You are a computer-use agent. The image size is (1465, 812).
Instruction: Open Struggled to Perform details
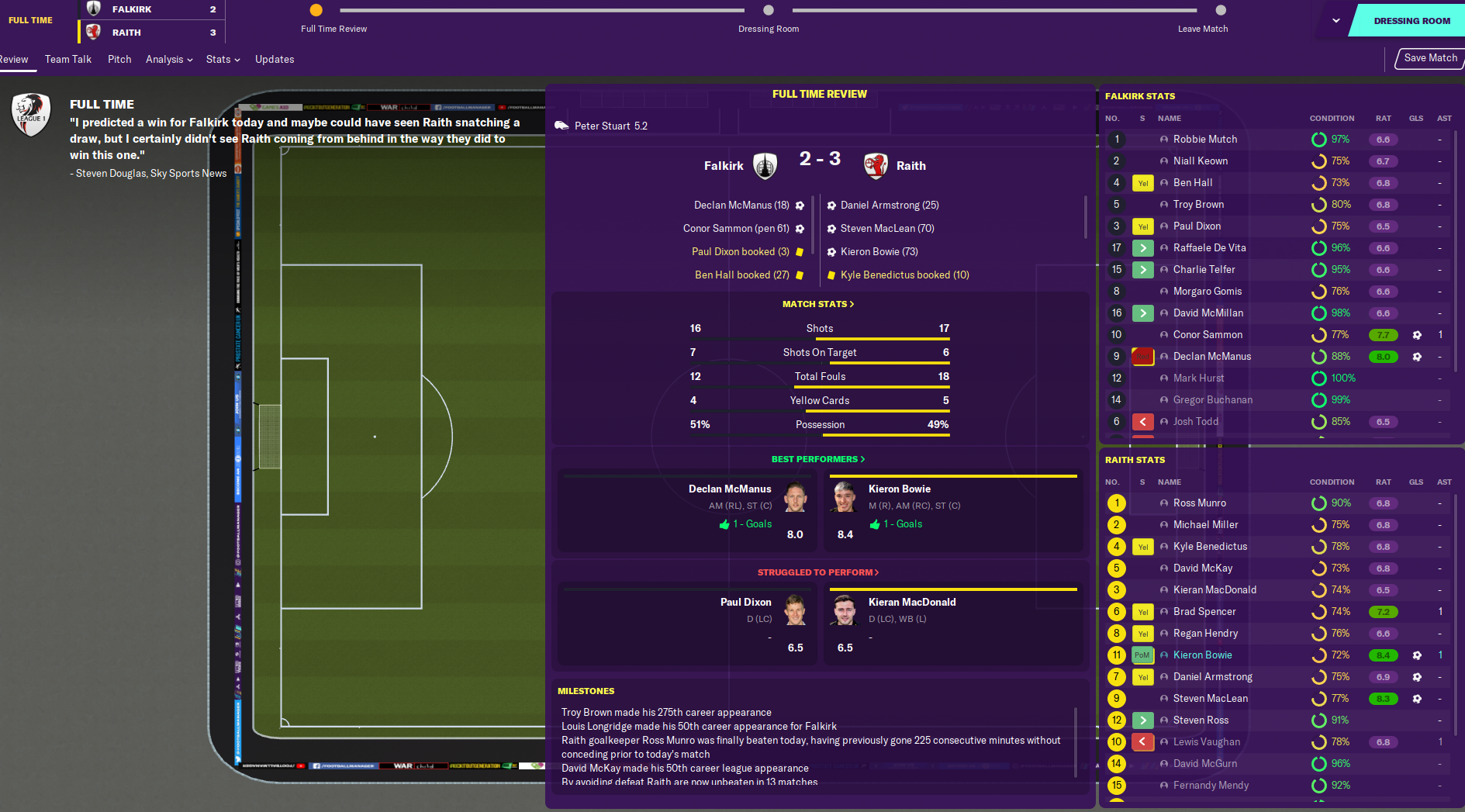818,572
